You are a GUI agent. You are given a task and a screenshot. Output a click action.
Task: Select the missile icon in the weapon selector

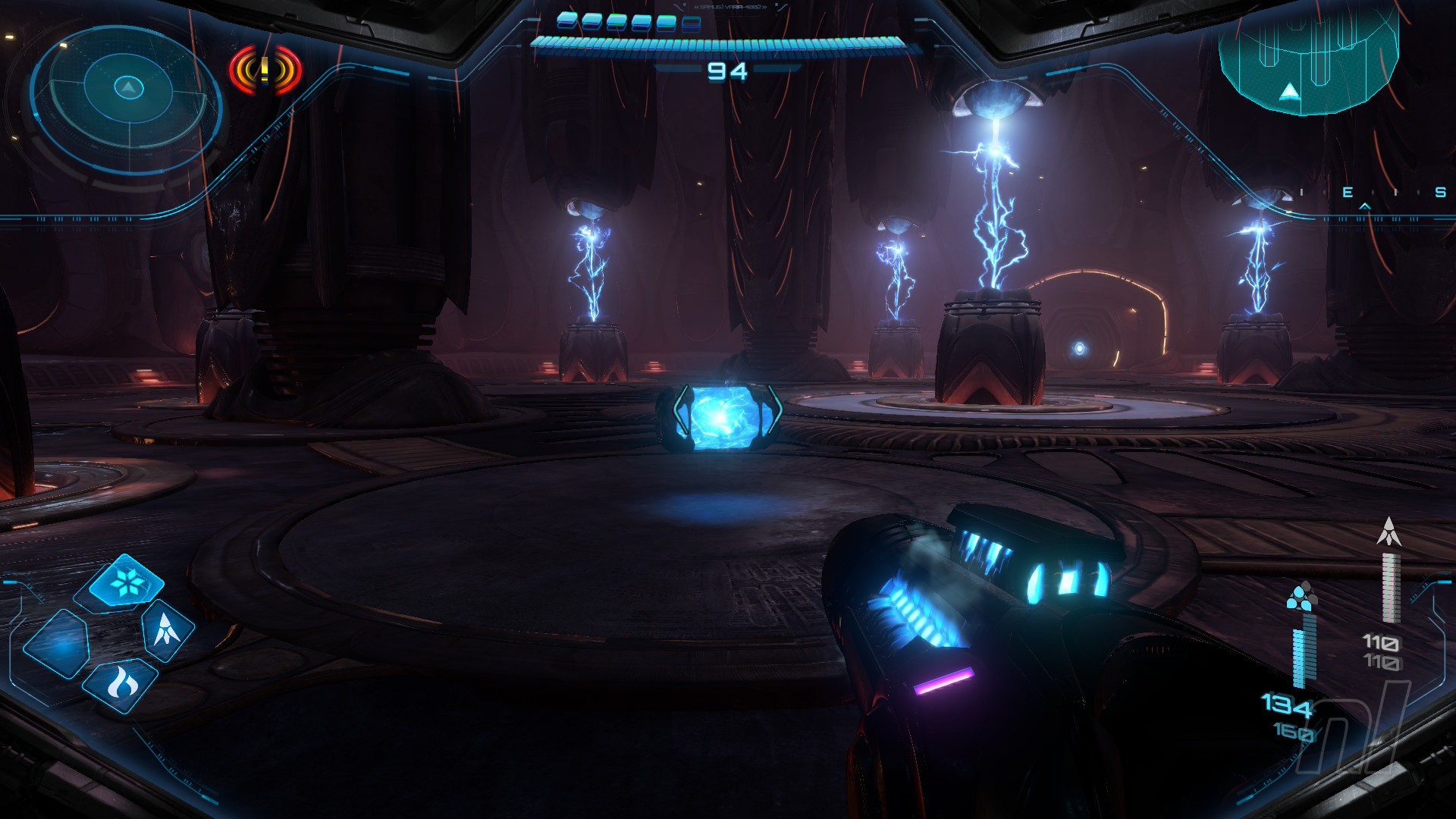click(167, 629)
